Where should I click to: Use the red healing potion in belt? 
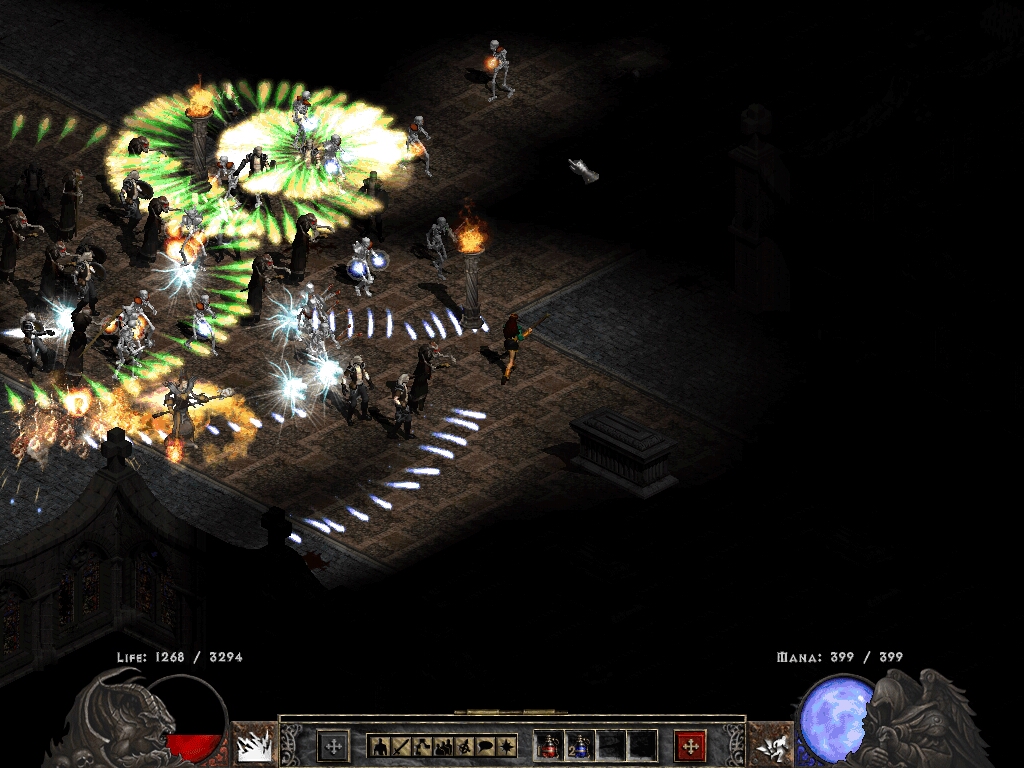coord(551,745)
